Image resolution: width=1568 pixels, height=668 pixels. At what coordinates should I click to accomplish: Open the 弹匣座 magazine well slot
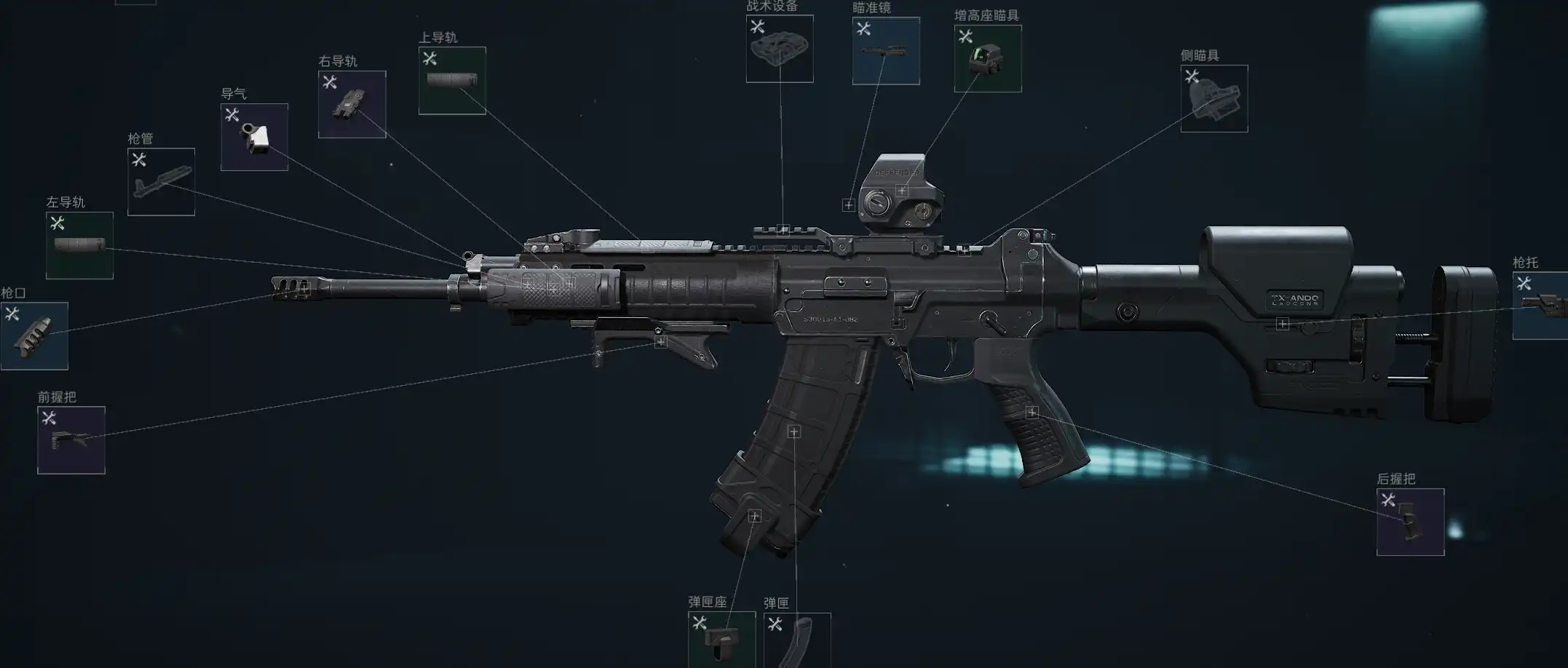click(721, 639)
